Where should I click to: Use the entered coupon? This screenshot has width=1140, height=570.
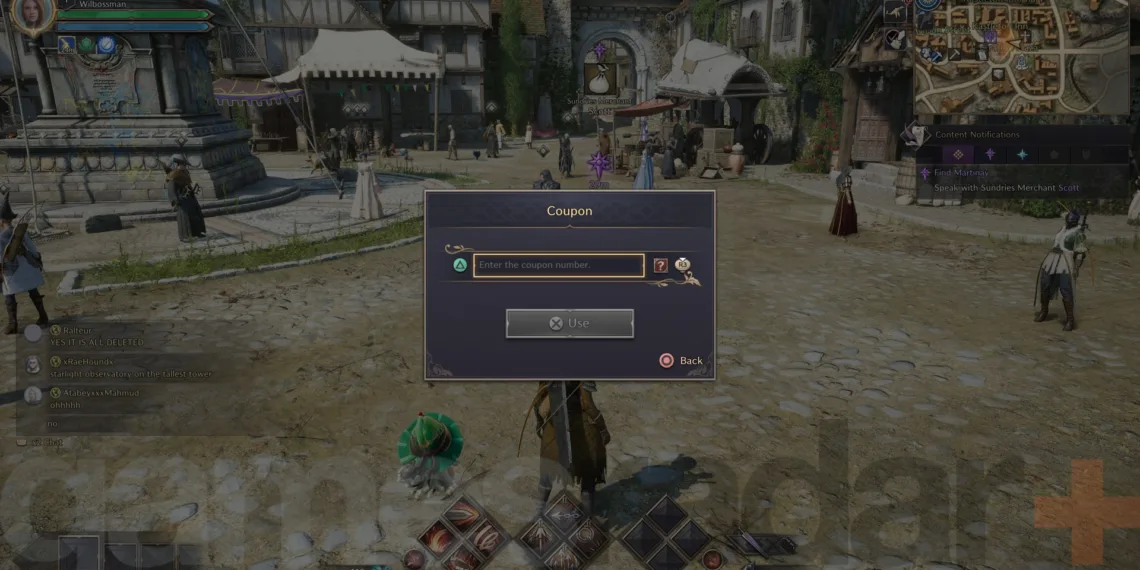(x=569, y=323)
